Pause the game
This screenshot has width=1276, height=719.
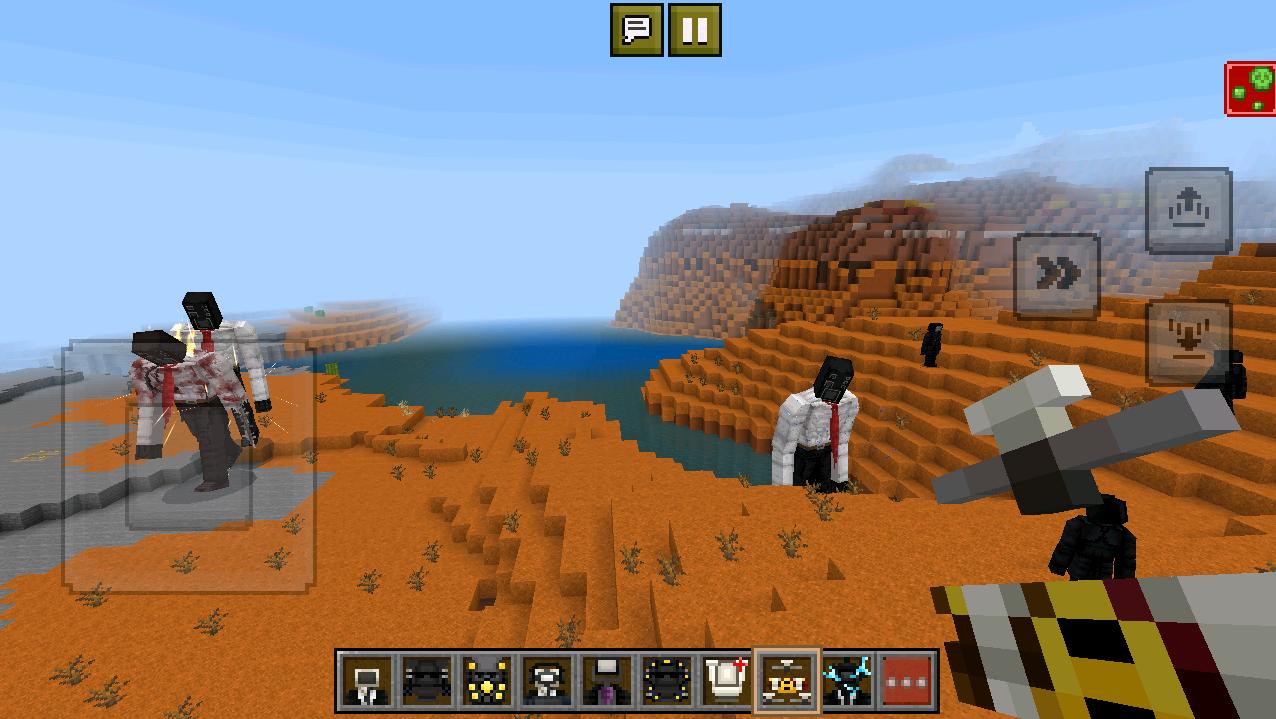tap(694, 30)
